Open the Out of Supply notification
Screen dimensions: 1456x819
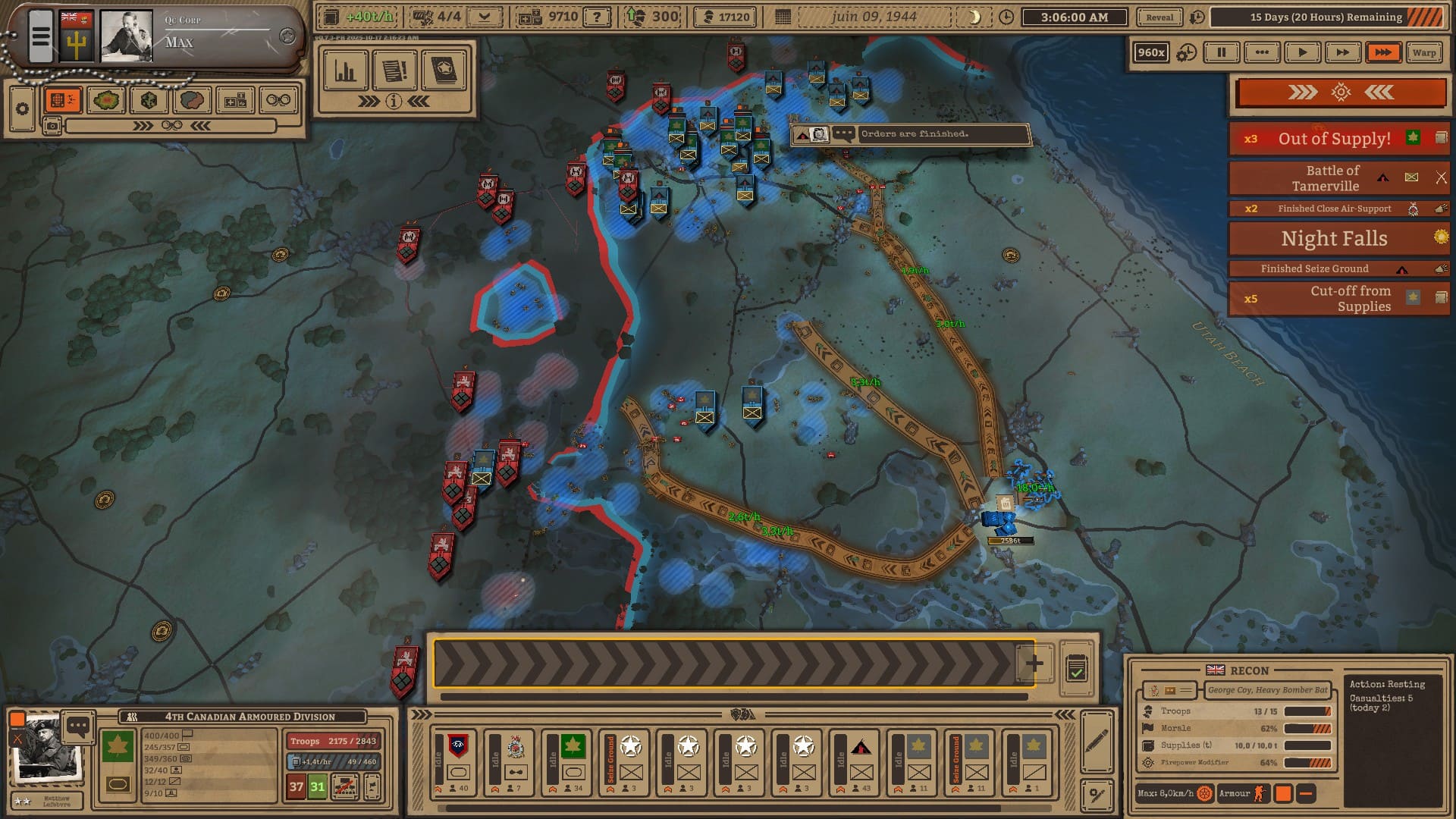point(1334,139)
